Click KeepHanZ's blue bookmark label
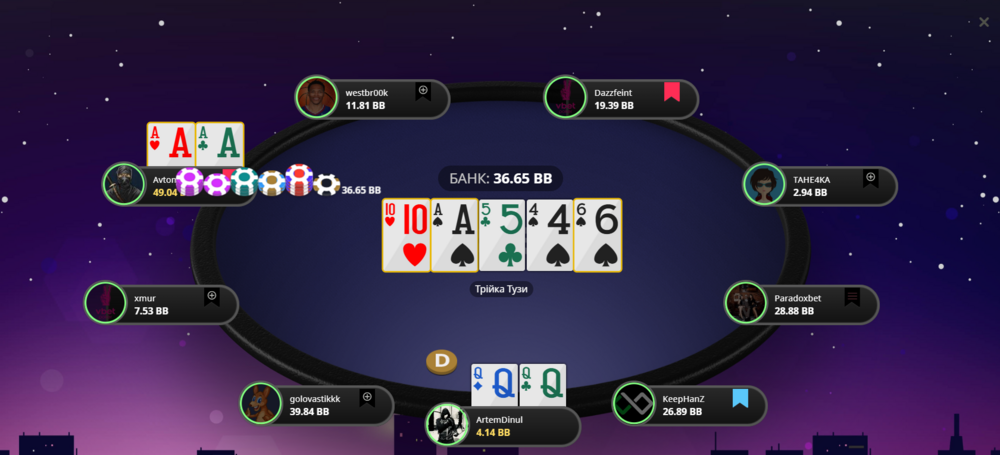Image resolution: width=1000 pixels, height=455 pixels. pos(740,399)
